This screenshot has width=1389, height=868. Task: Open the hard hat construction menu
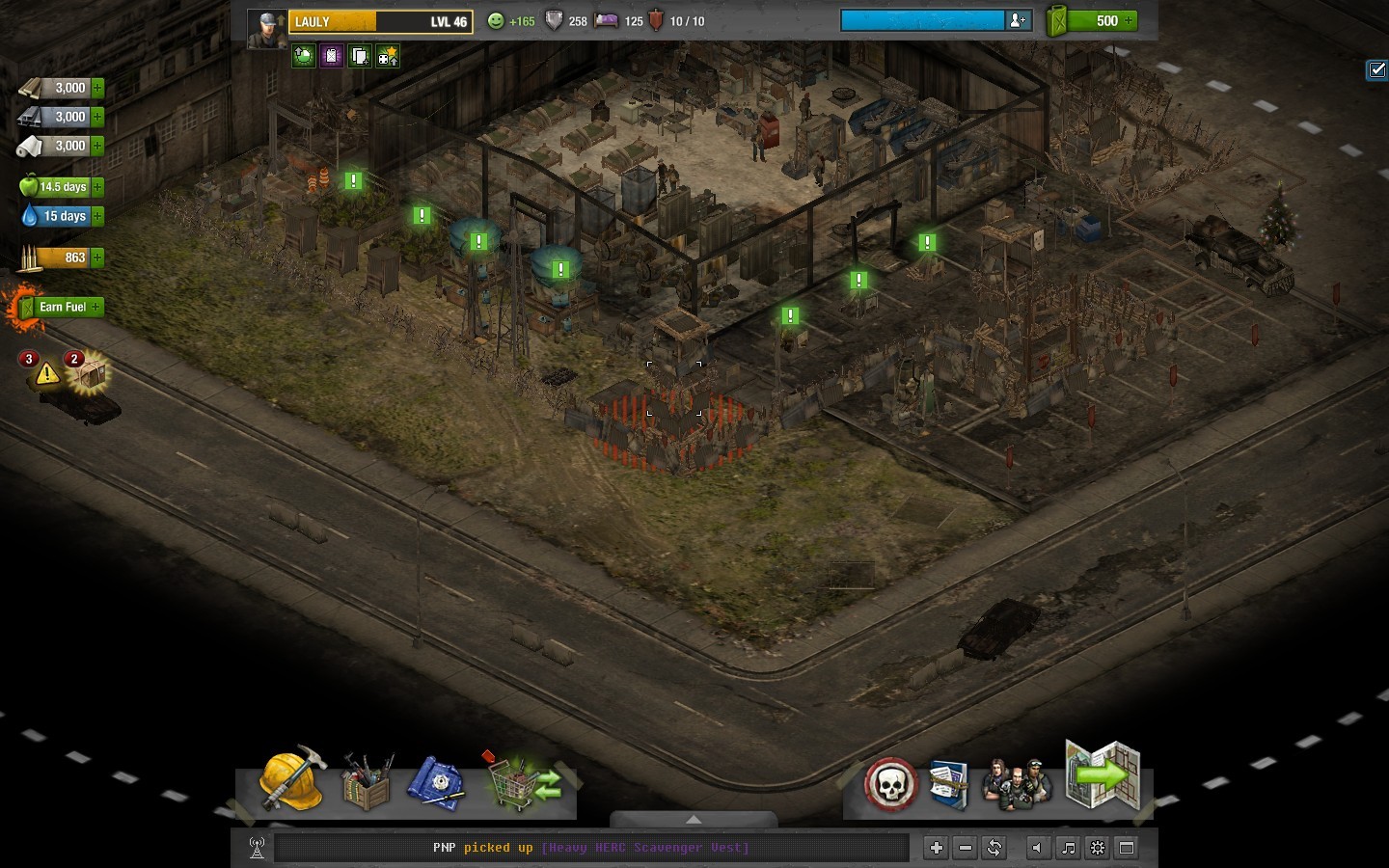click(290, 779)
